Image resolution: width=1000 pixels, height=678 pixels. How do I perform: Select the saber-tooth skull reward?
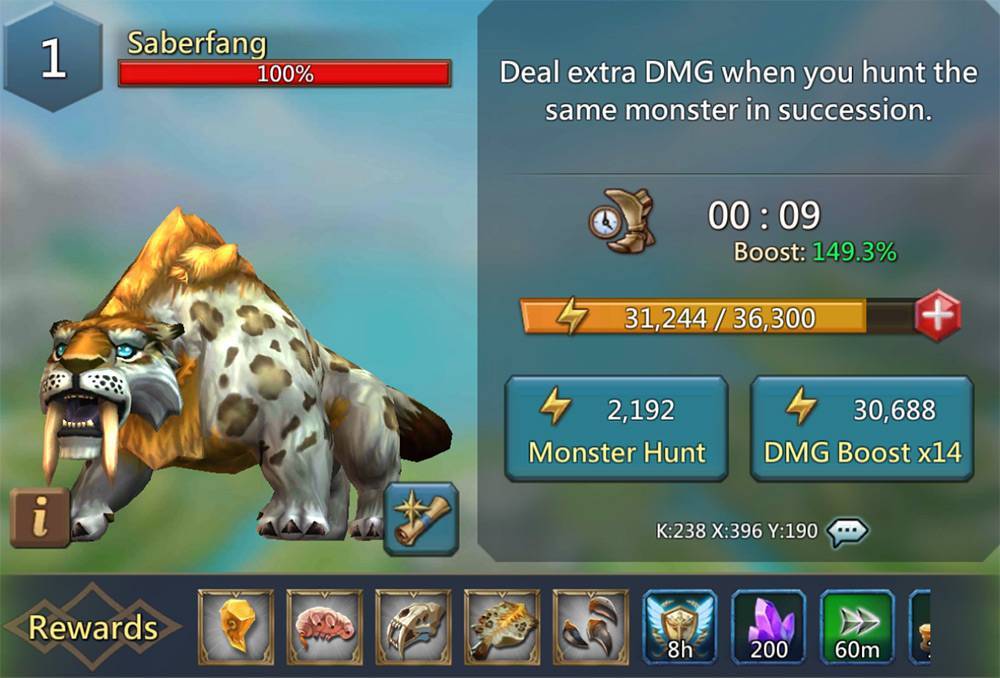click(413, 627)
